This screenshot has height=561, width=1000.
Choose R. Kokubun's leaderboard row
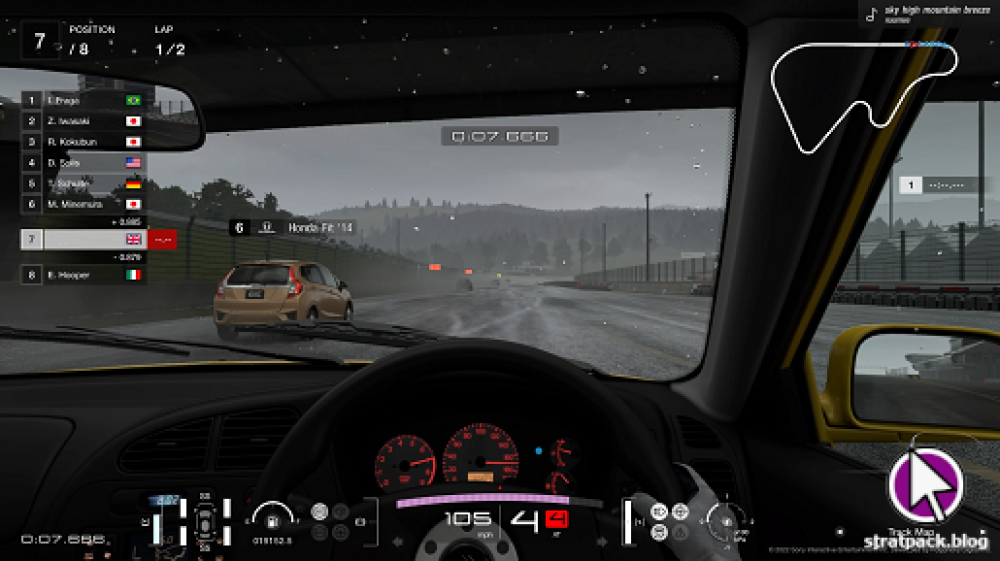pyautogui.click(x=84, y=142)
